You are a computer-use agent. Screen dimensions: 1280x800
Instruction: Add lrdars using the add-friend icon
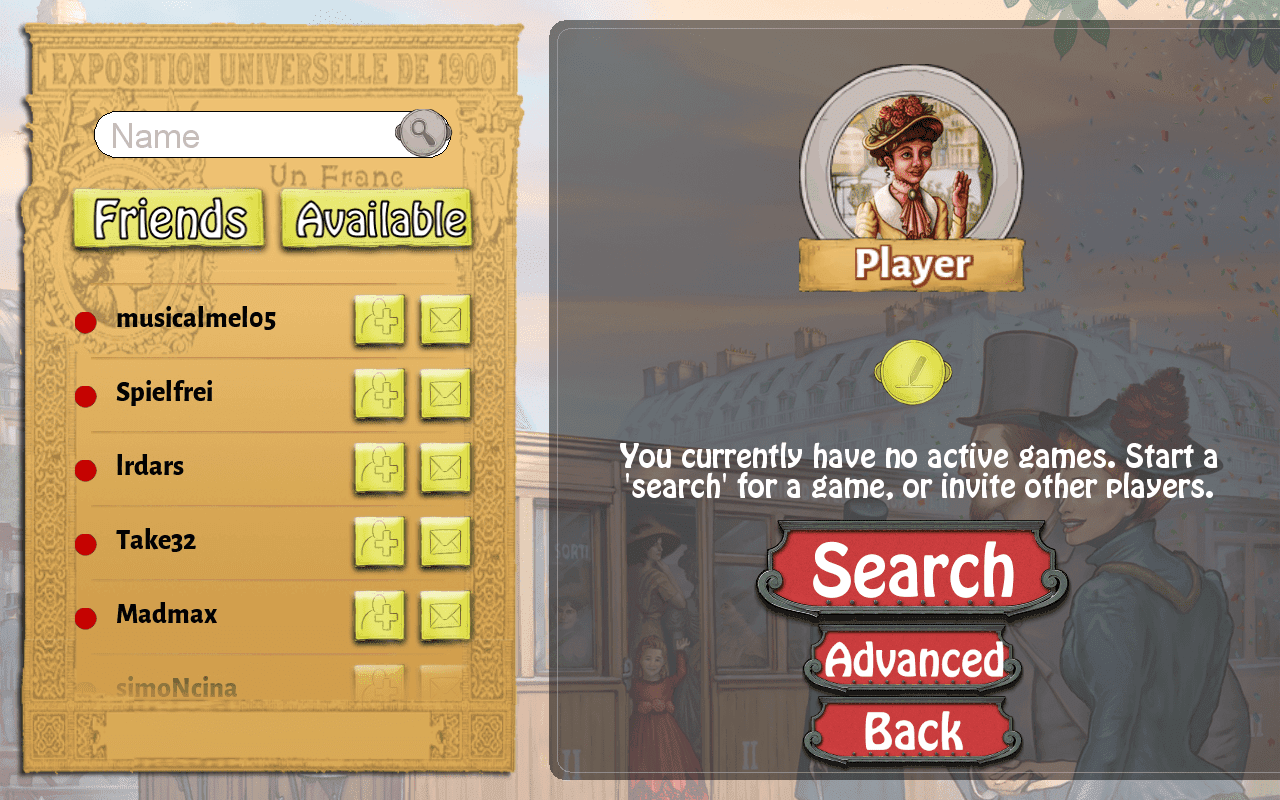click(x=380, y=467)
